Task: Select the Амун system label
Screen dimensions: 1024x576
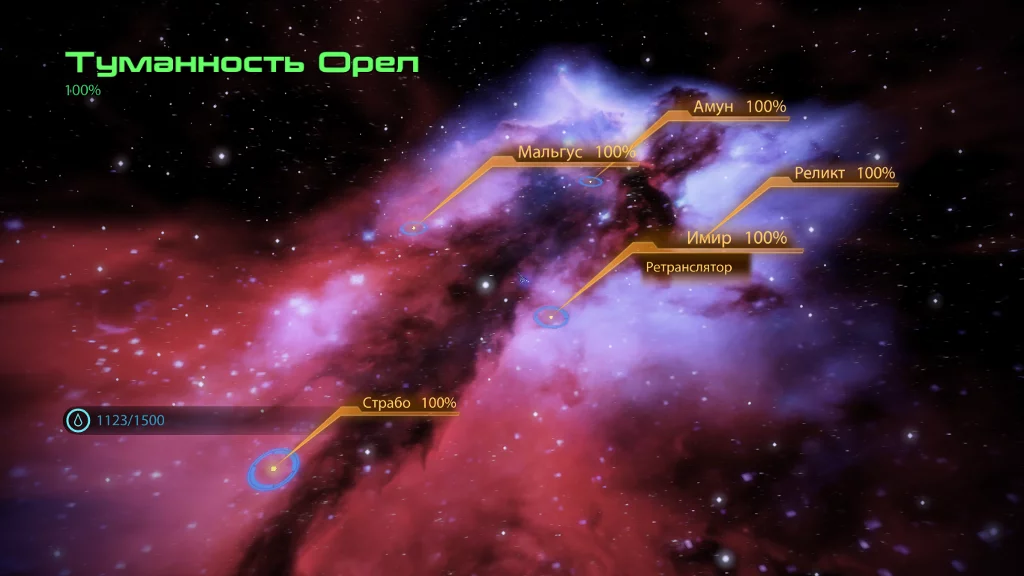Action: [x=739, y=107]
